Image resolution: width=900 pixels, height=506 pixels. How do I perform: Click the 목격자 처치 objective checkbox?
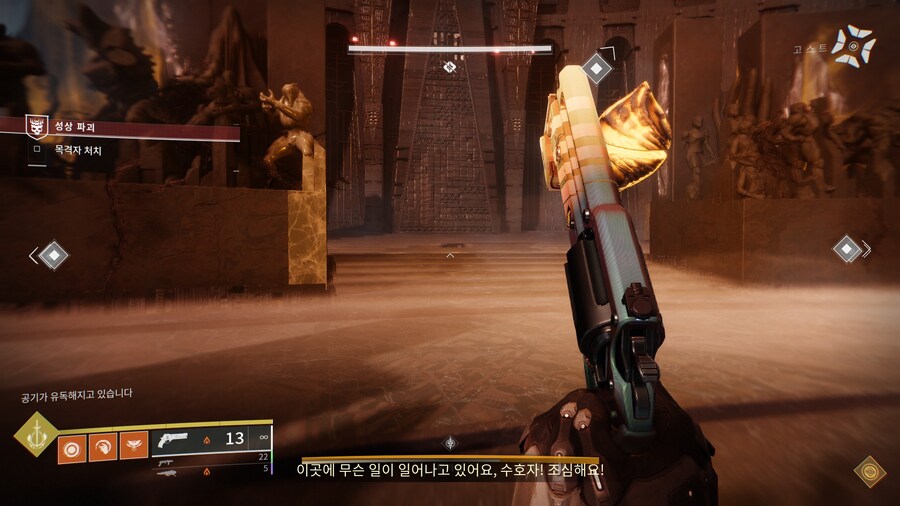pyautogui.click(x=37, y=150)
